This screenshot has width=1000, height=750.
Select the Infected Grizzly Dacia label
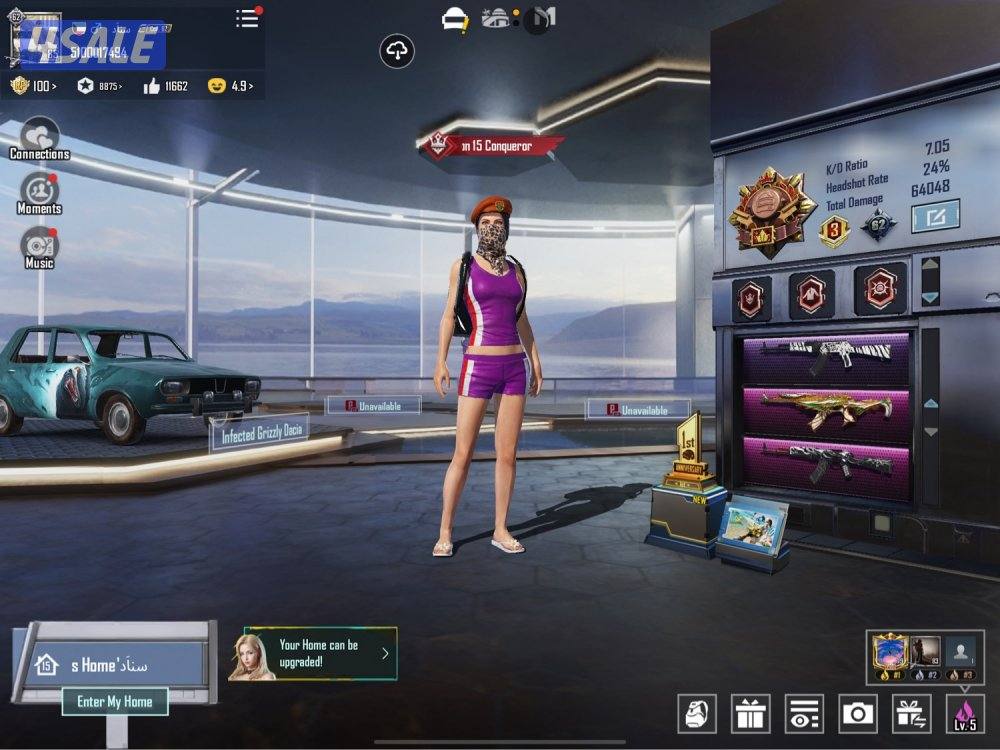coord(259,433)
